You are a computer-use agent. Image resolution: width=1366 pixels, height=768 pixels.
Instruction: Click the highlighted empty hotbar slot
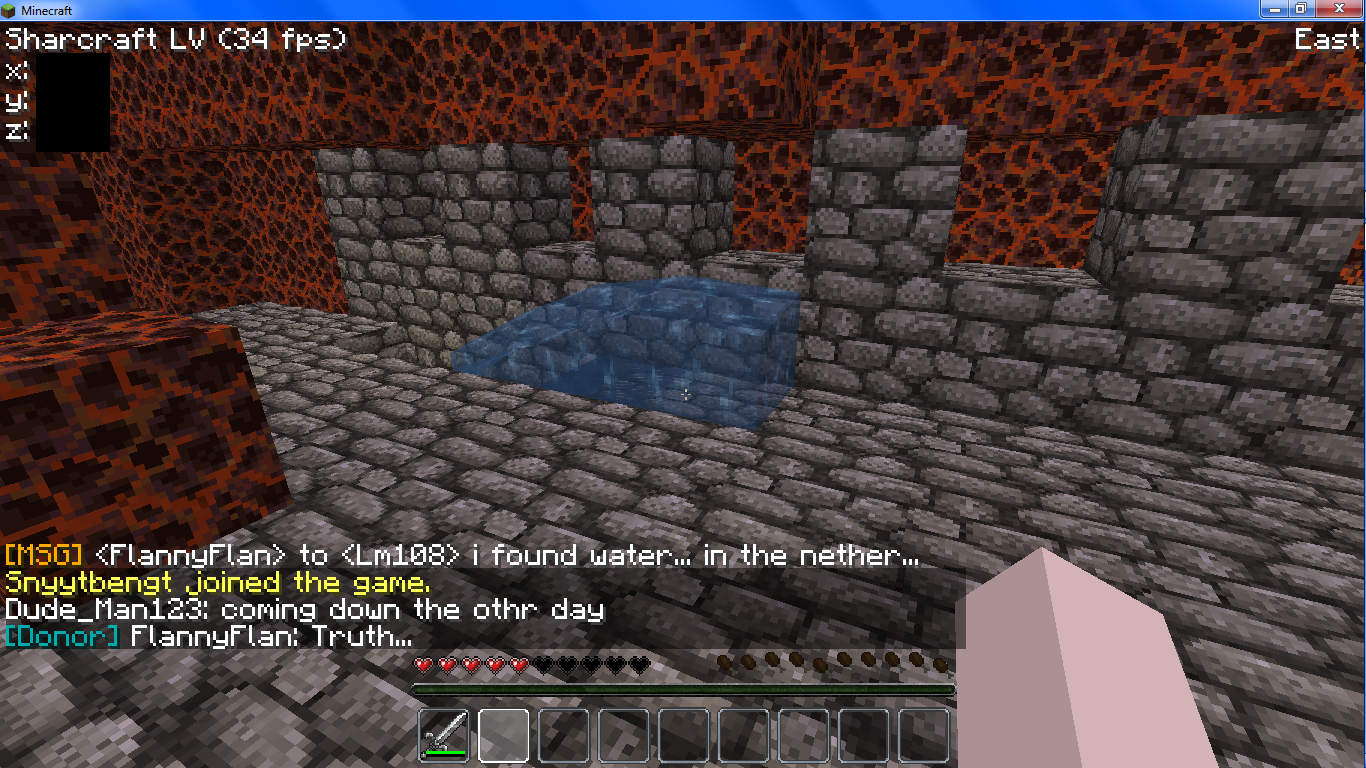click(x=504, y=735)
